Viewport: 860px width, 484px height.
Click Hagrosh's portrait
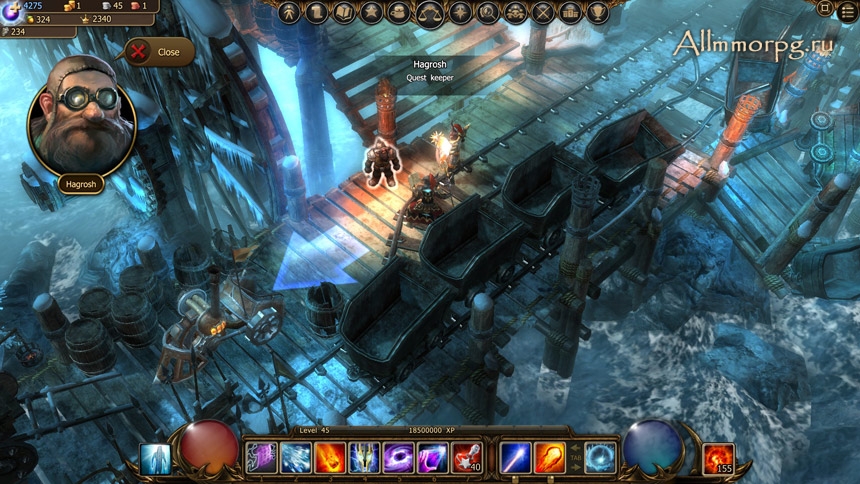tap(82, 128)
